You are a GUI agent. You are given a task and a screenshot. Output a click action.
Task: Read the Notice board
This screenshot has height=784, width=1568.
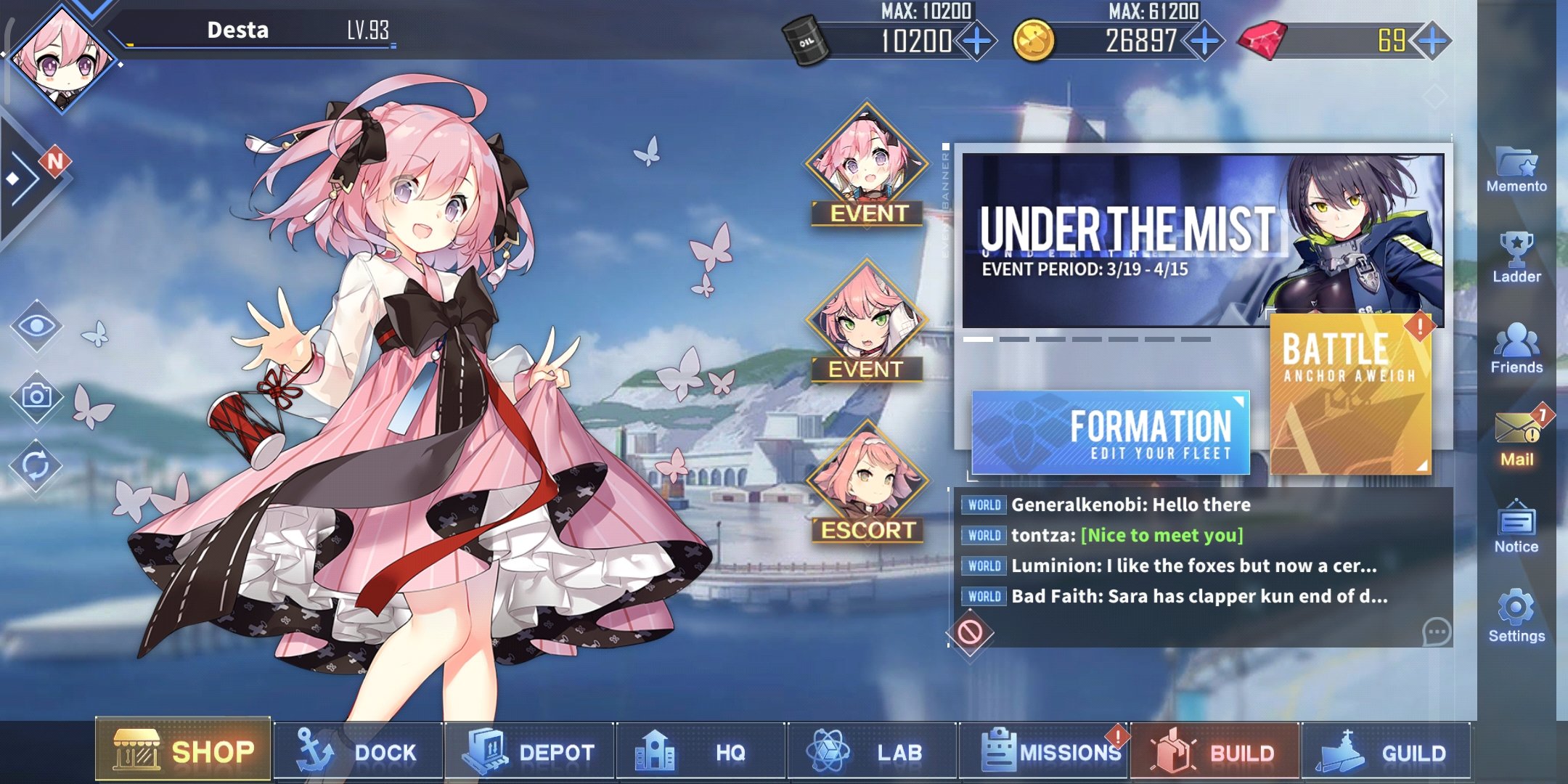(x=1516, y=528)
